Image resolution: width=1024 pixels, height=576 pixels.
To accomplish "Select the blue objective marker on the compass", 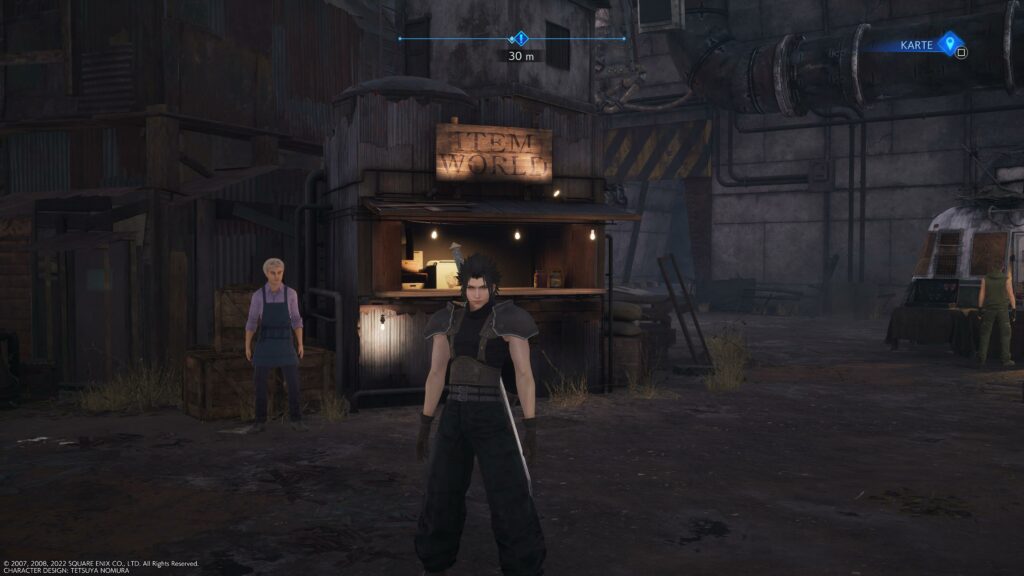I will point(520,39).
